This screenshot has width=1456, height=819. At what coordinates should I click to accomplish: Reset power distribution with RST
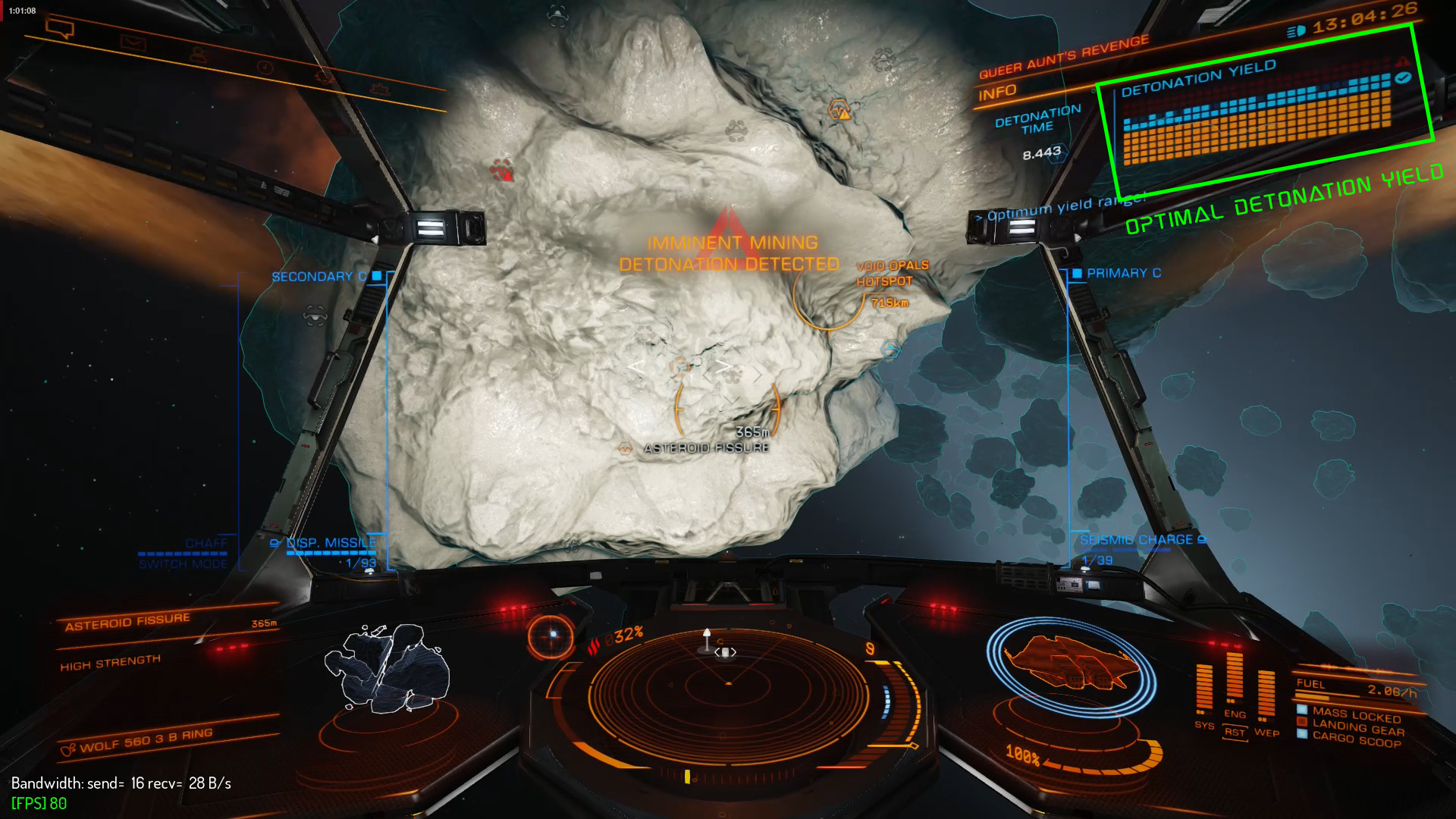[1235, 733]
